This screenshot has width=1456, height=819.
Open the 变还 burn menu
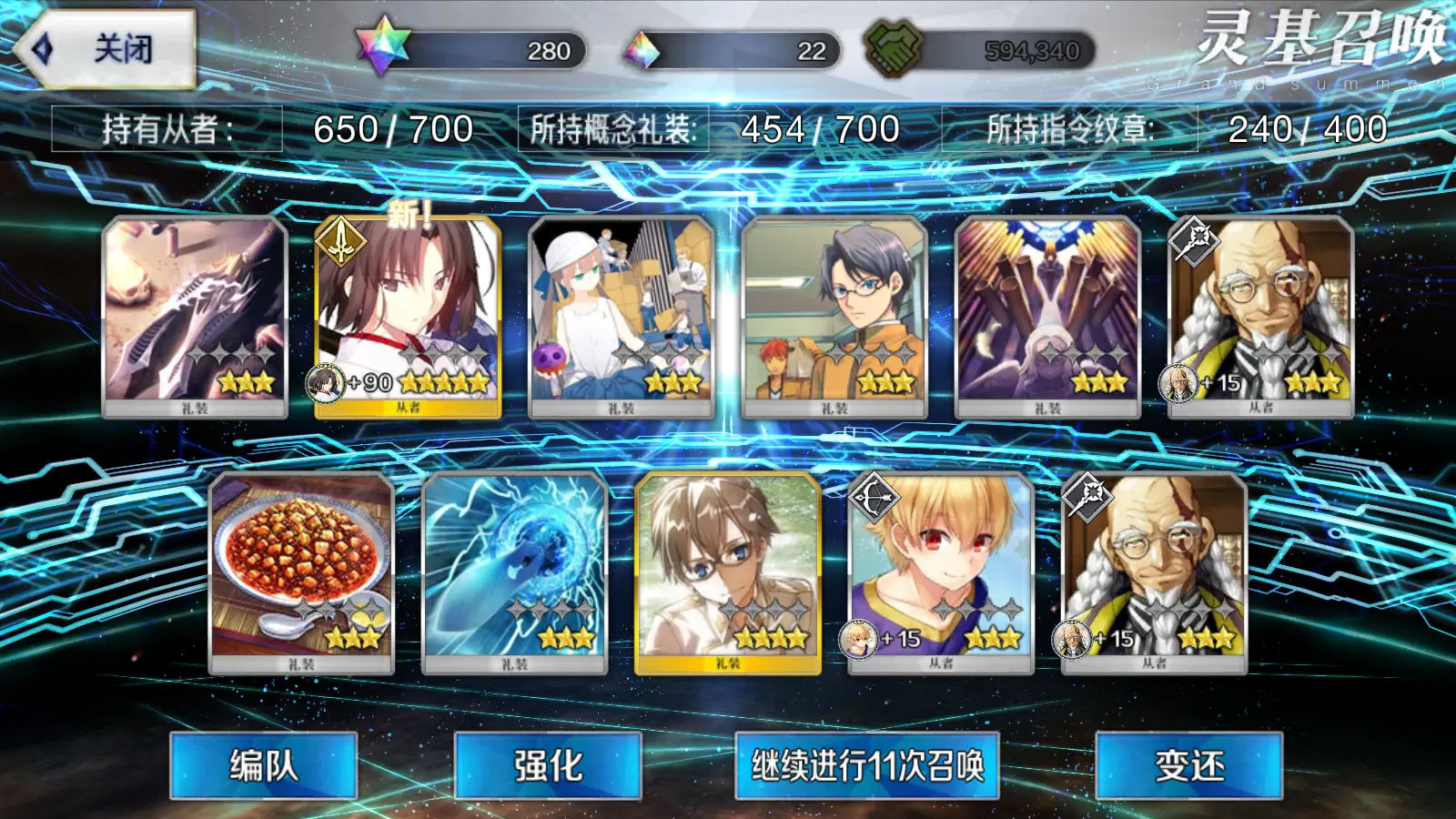(x=1188, y=765)
